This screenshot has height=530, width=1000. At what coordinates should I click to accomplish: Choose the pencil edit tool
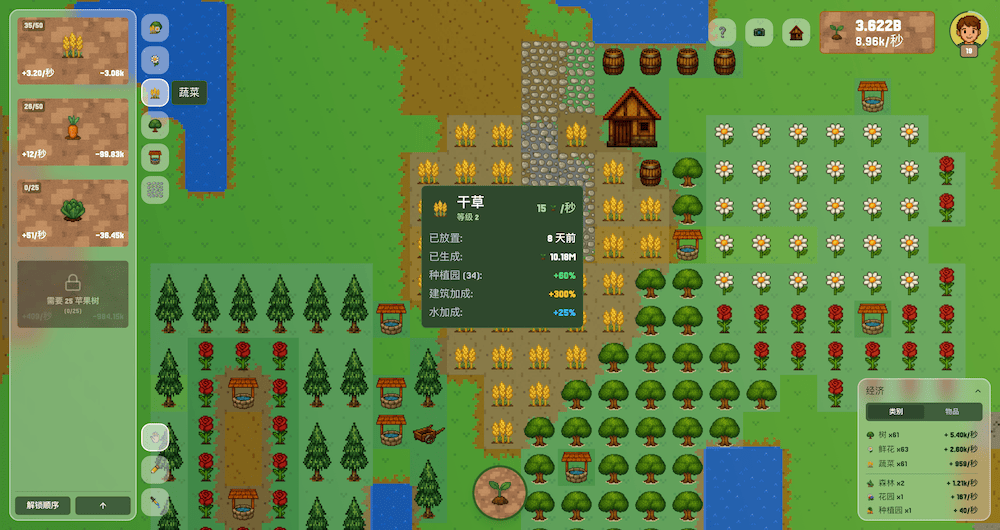pos(155,467)
